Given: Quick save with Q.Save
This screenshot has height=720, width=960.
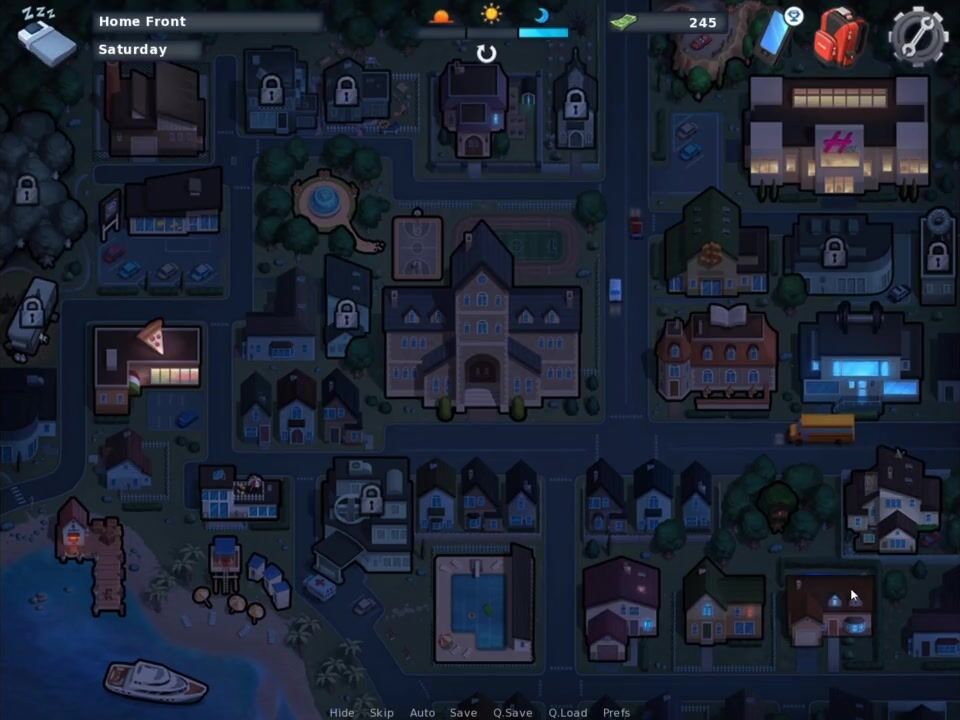Looking at the screenshot, I should pyautogui.click(x=512, y=712).
